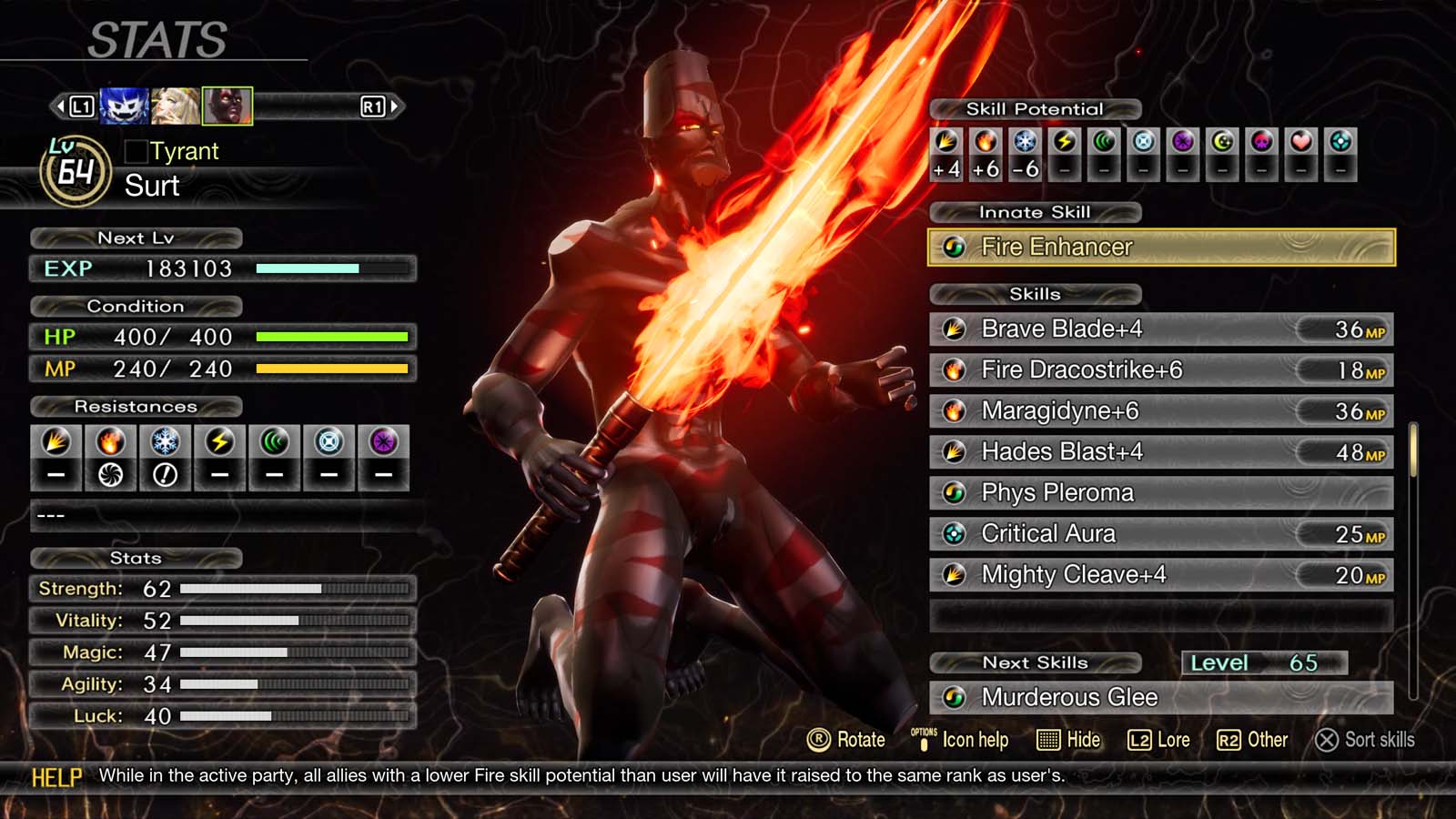Image resolution: width=1456 pixels, height=819 pixels.
Task: Choose the Phys Pleroma passive skill
Action: (x=1160, y=492)
